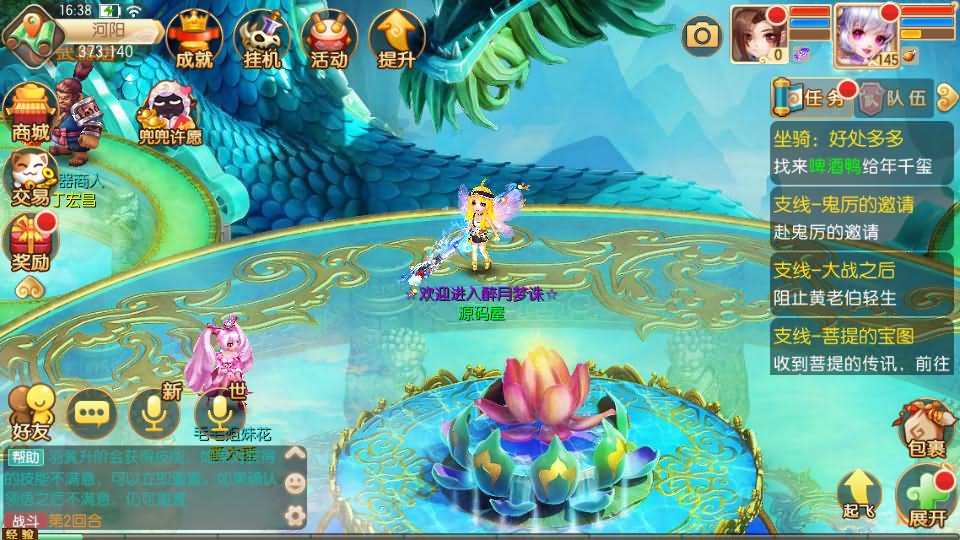
Task: Open the 商城 shop
Action: (30, 113)
